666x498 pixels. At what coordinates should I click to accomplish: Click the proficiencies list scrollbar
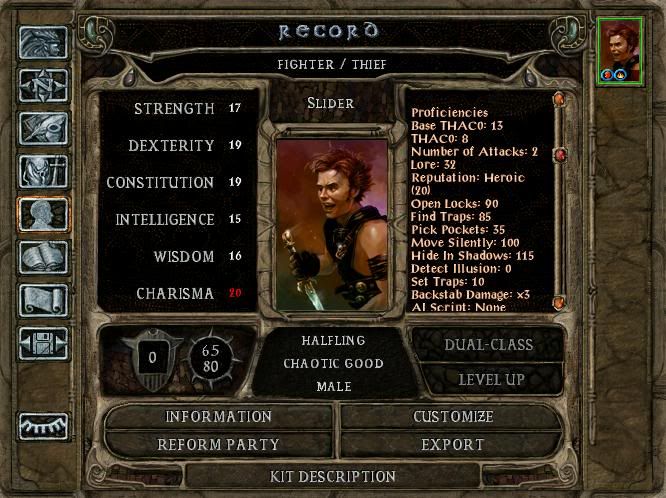click(x=559, y=200)
